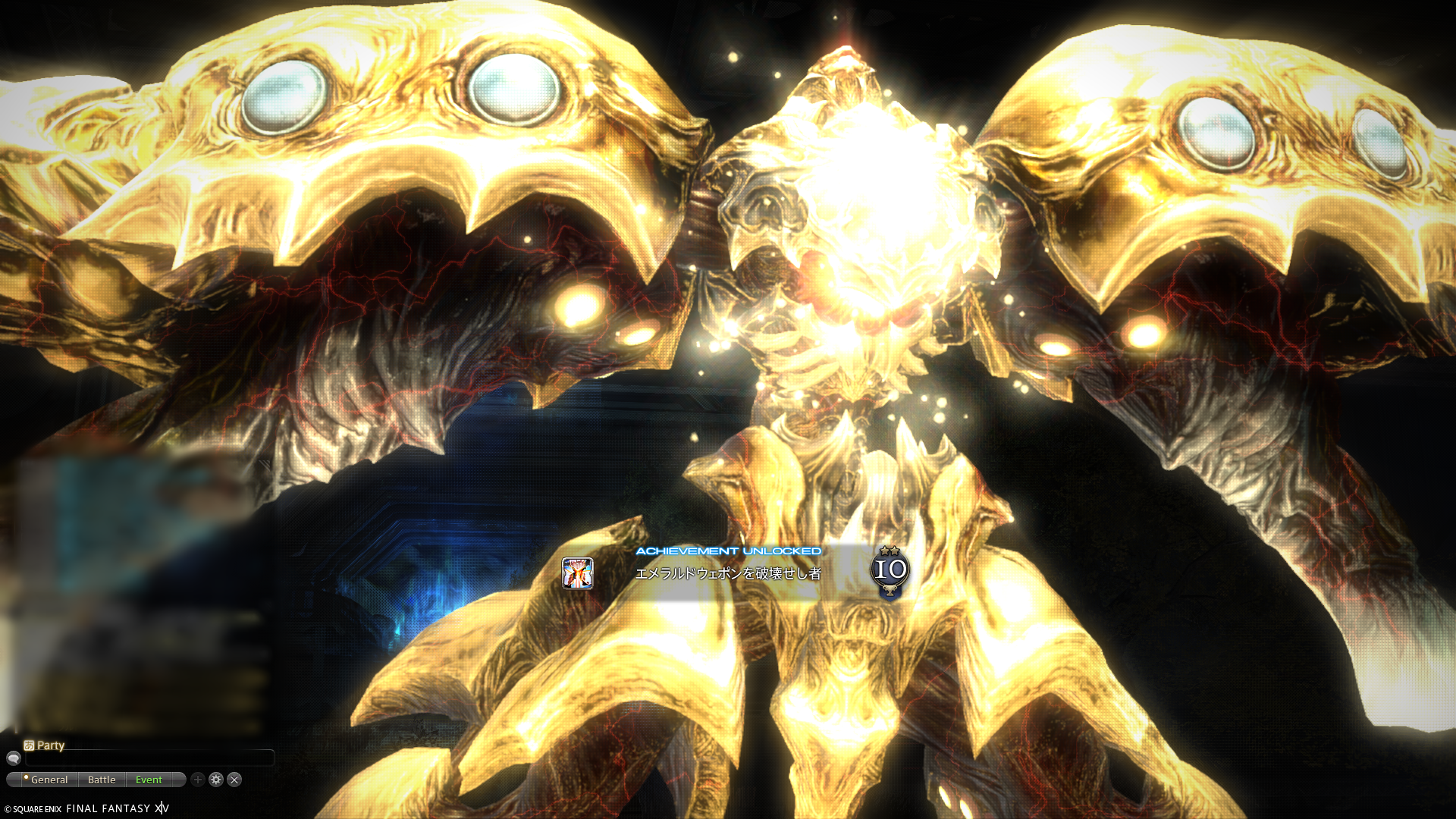Click the chat text input field
The width and height of the screenshot is (1456, 819).
click(149, 758)
